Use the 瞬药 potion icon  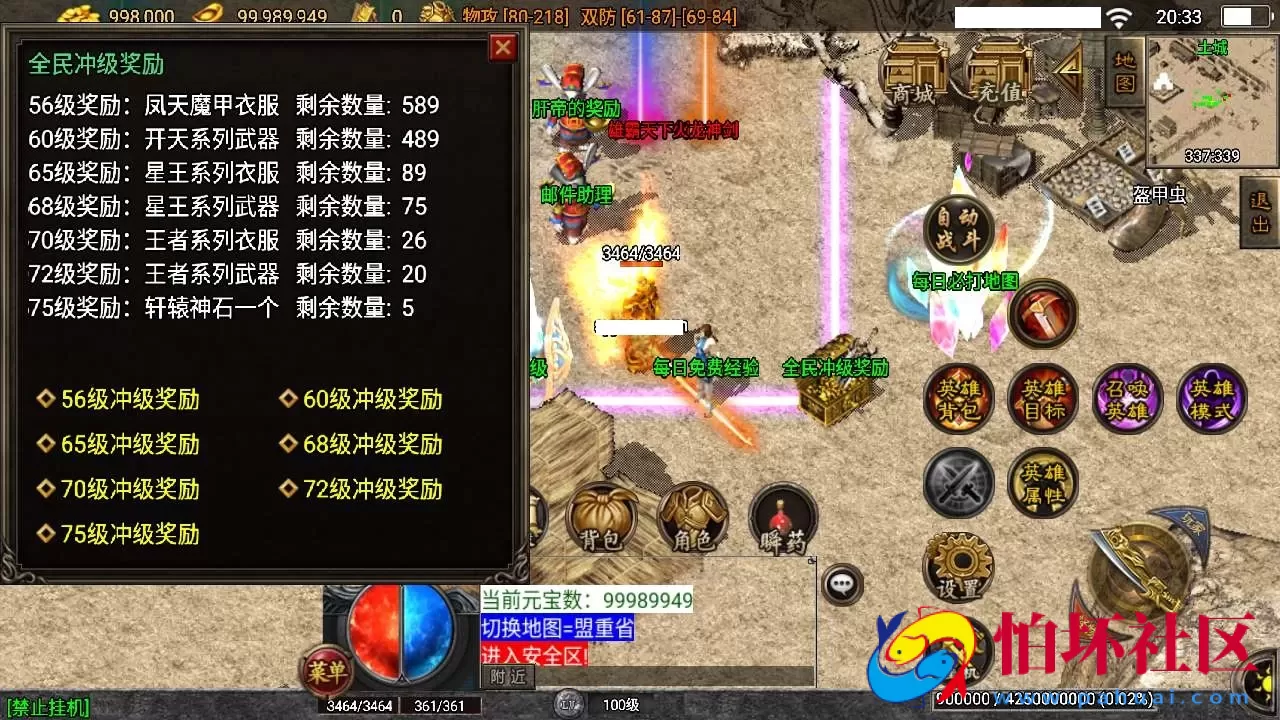783,516
